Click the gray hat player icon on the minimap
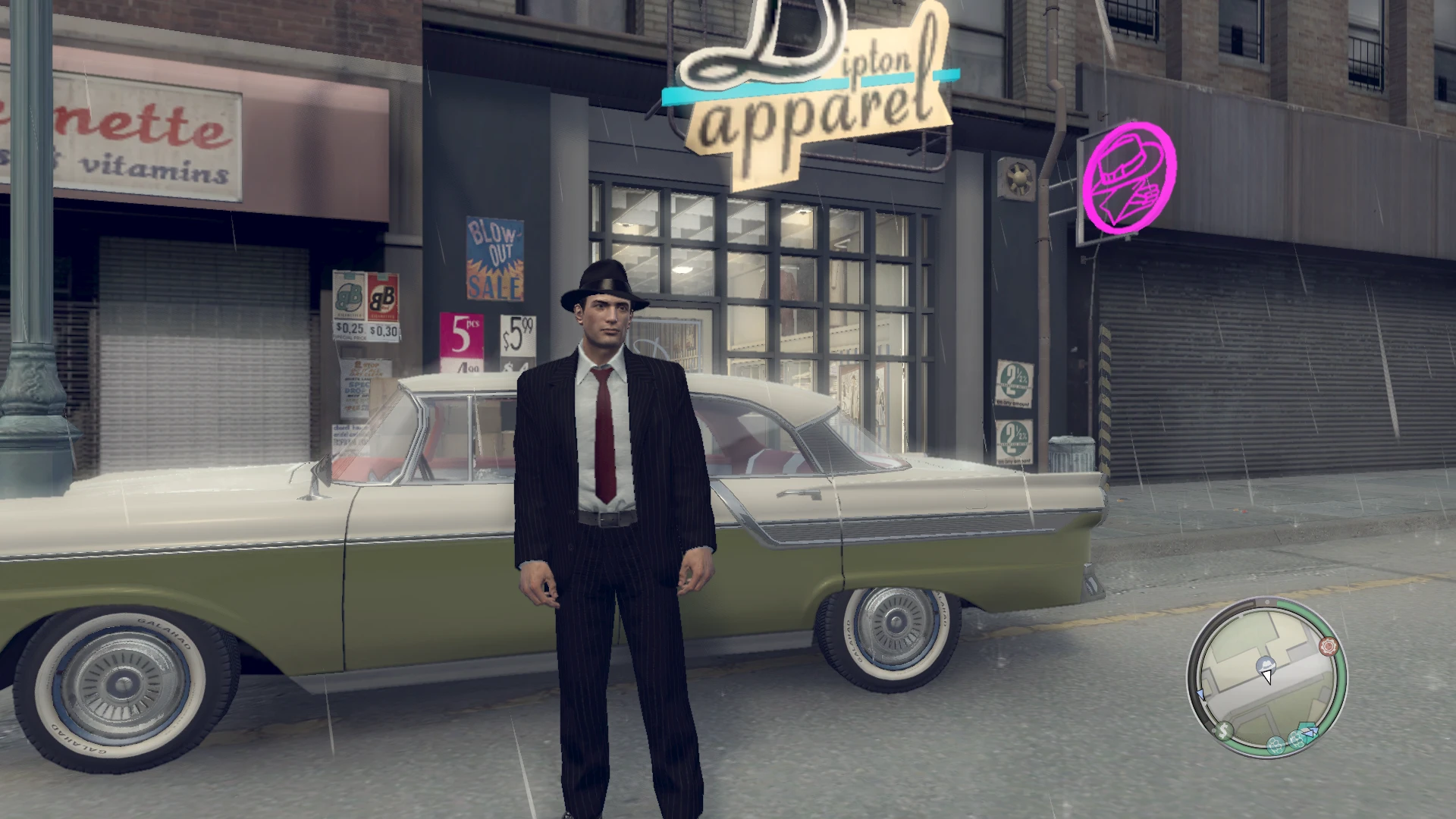This screenshot has width=1456, height=819. click(1266, 665)
